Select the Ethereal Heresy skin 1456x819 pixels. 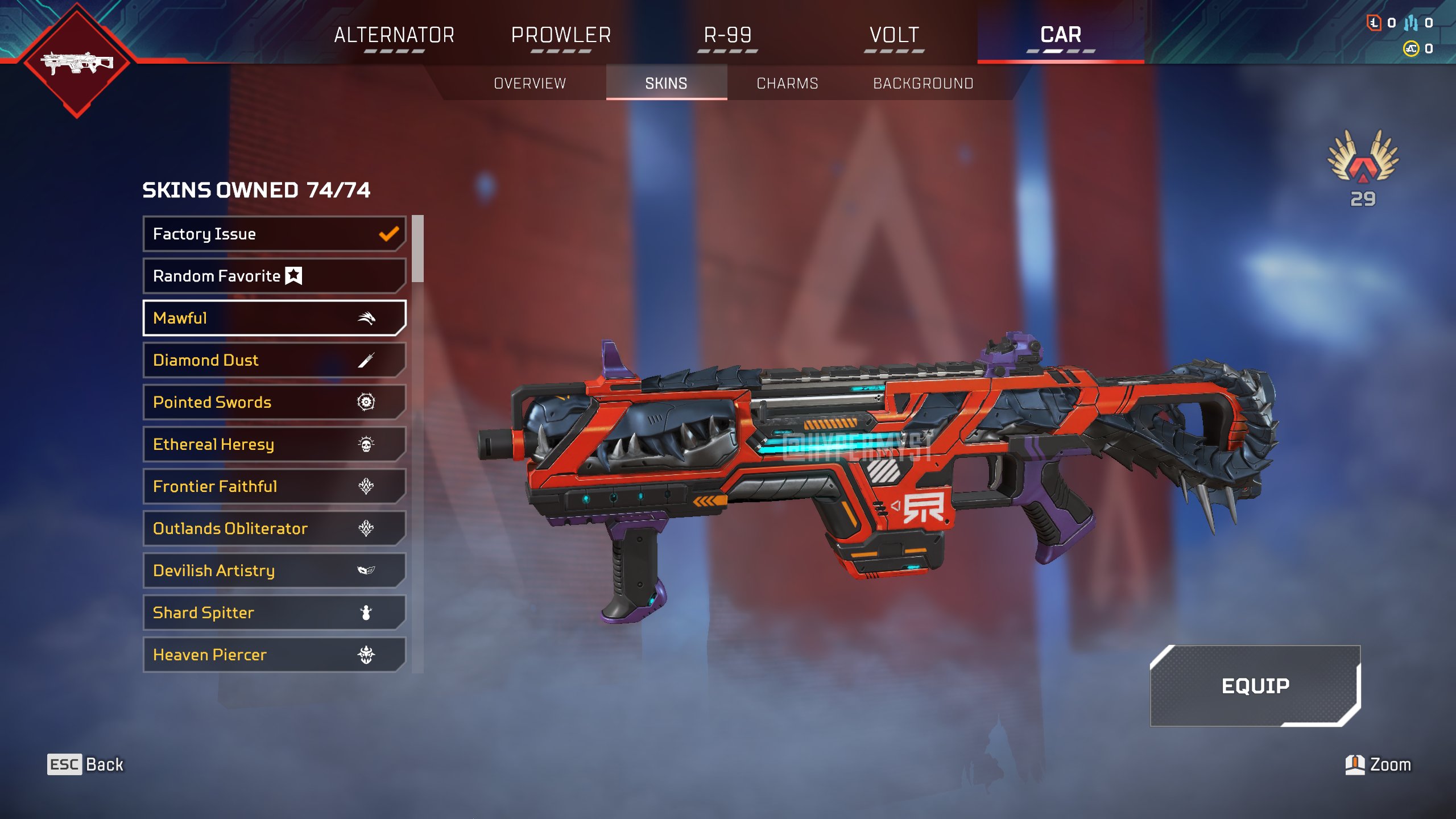274,444
